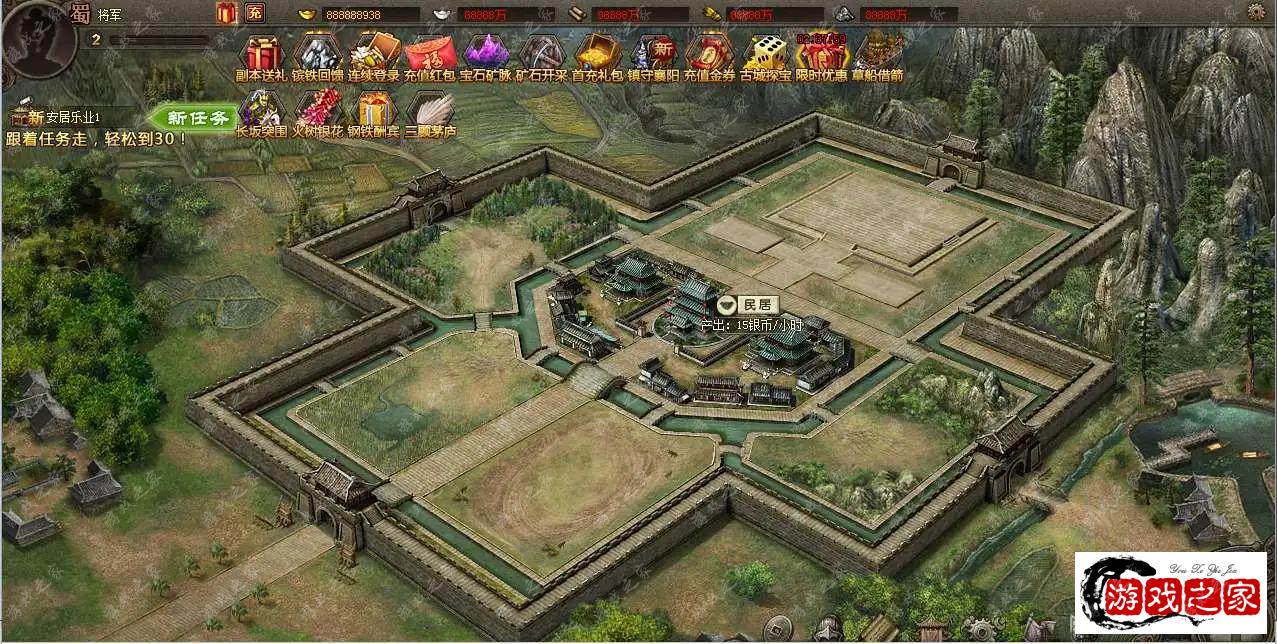Open the 长坂突围 warrior event
The height and width of the screenshot is (644, 1277).
262,110
